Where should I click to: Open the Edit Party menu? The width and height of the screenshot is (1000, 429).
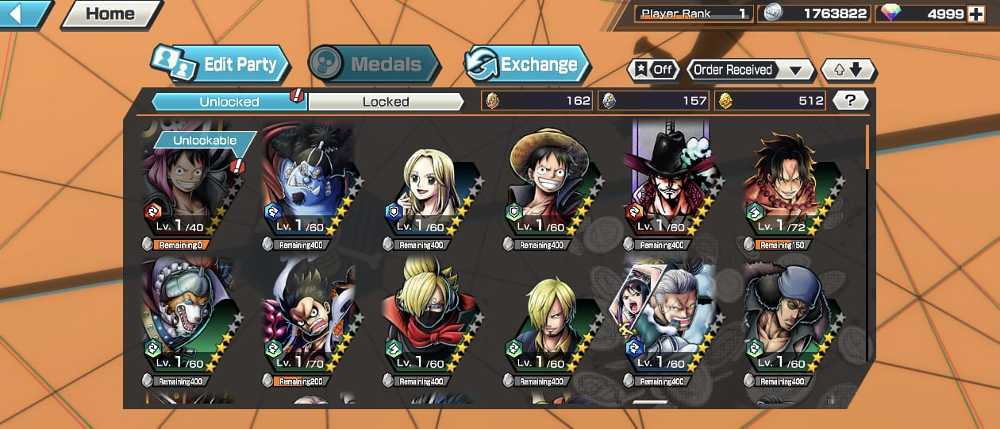[x=221, y=65]
